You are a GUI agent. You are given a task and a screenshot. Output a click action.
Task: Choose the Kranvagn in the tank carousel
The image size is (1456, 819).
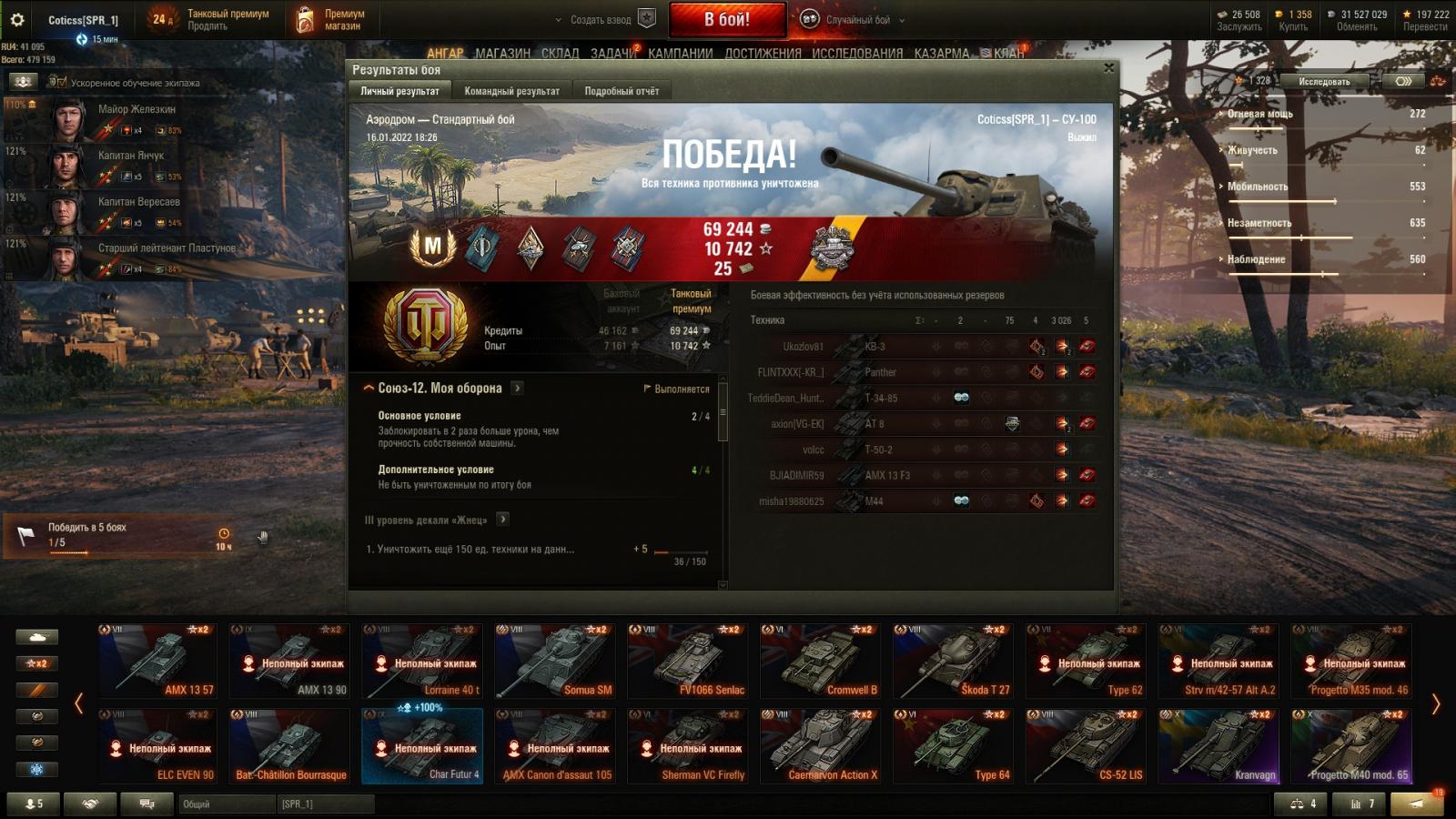pos(1218,746)
